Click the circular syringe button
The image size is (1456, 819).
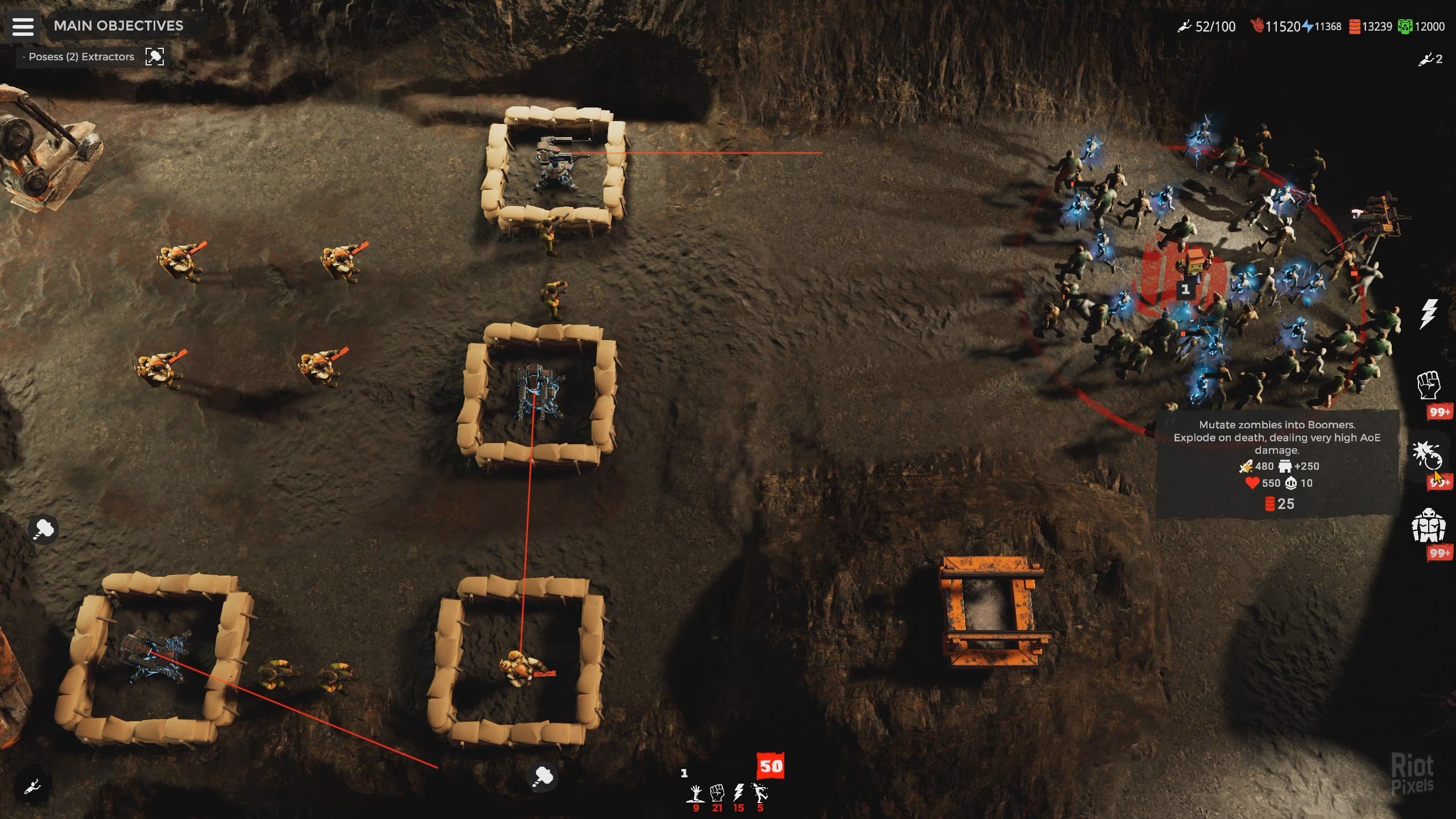point(32,787)
